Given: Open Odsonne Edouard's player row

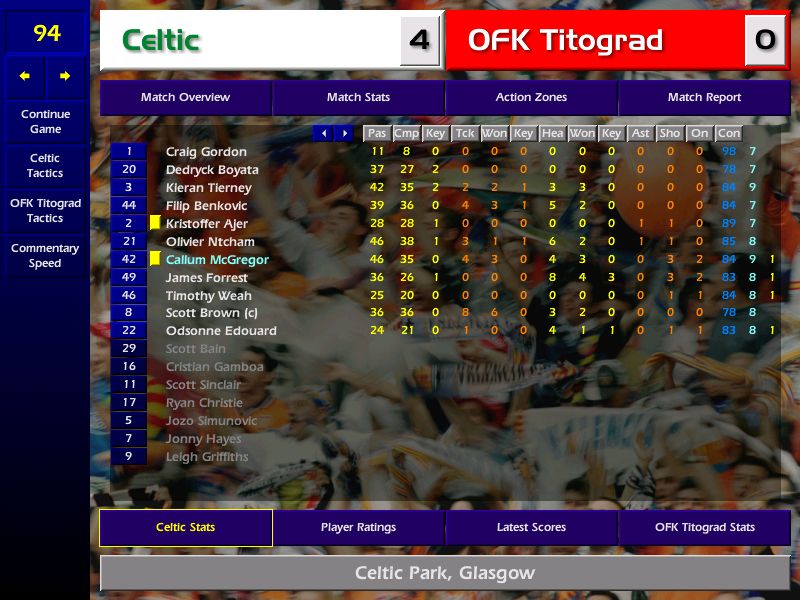Looking at the screenshot, I should 221,331.
